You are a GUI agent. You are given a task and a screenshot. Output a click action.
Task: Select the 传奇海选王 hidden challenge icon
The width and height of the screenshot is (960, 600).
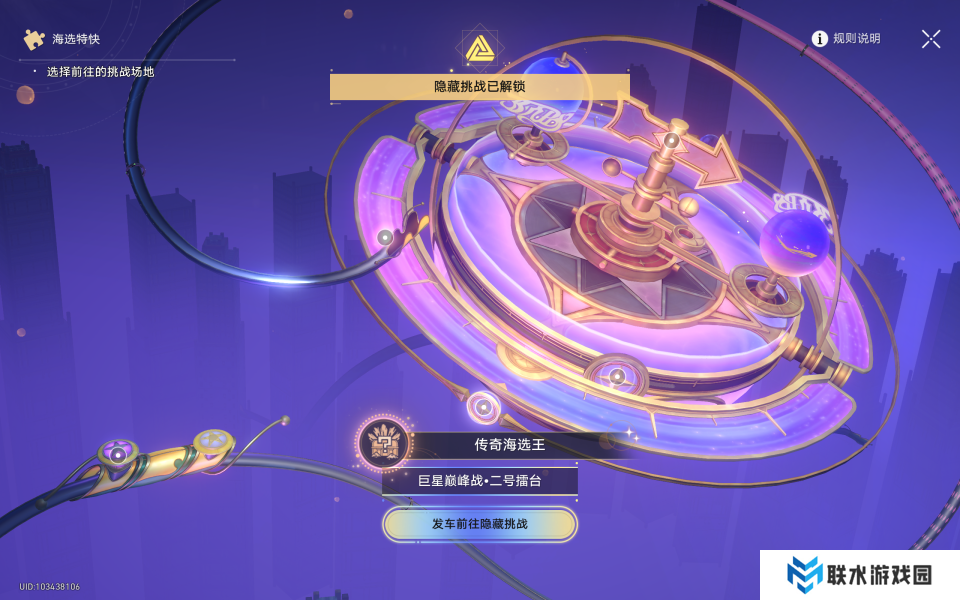(x=381, y=441)
